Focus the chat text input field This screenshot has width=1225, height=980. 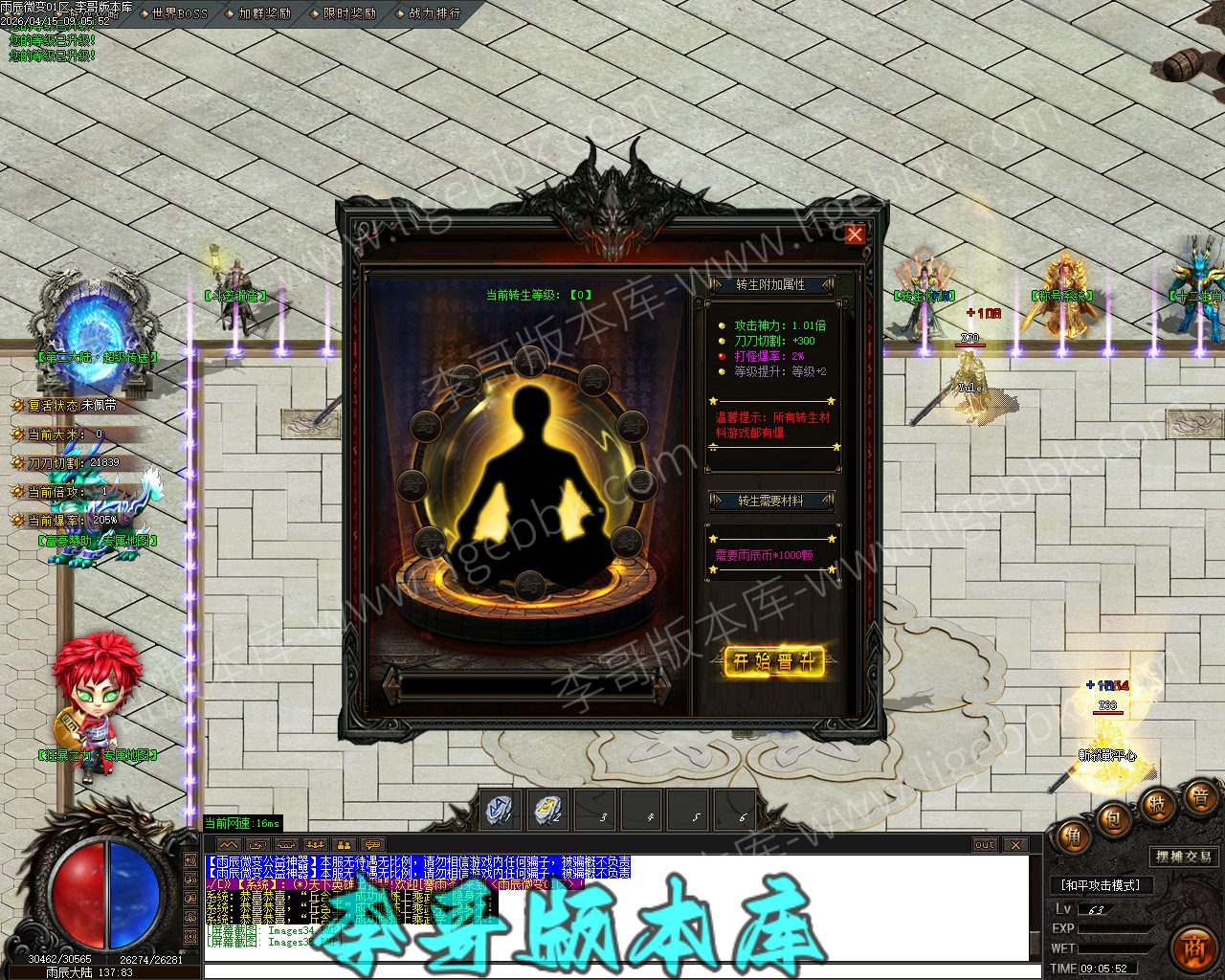click(x=612, y=970)
